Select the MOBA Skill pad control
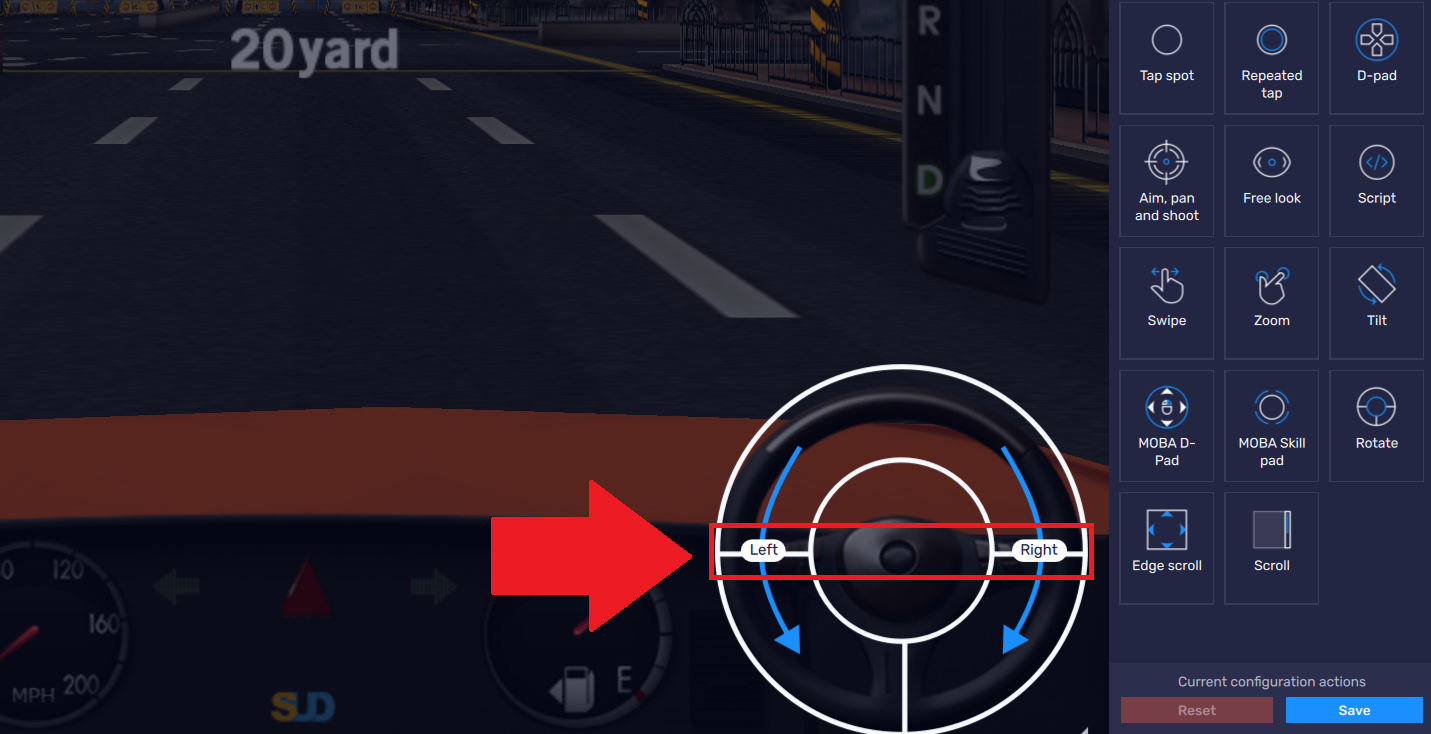 click(x=1271, y=425)
